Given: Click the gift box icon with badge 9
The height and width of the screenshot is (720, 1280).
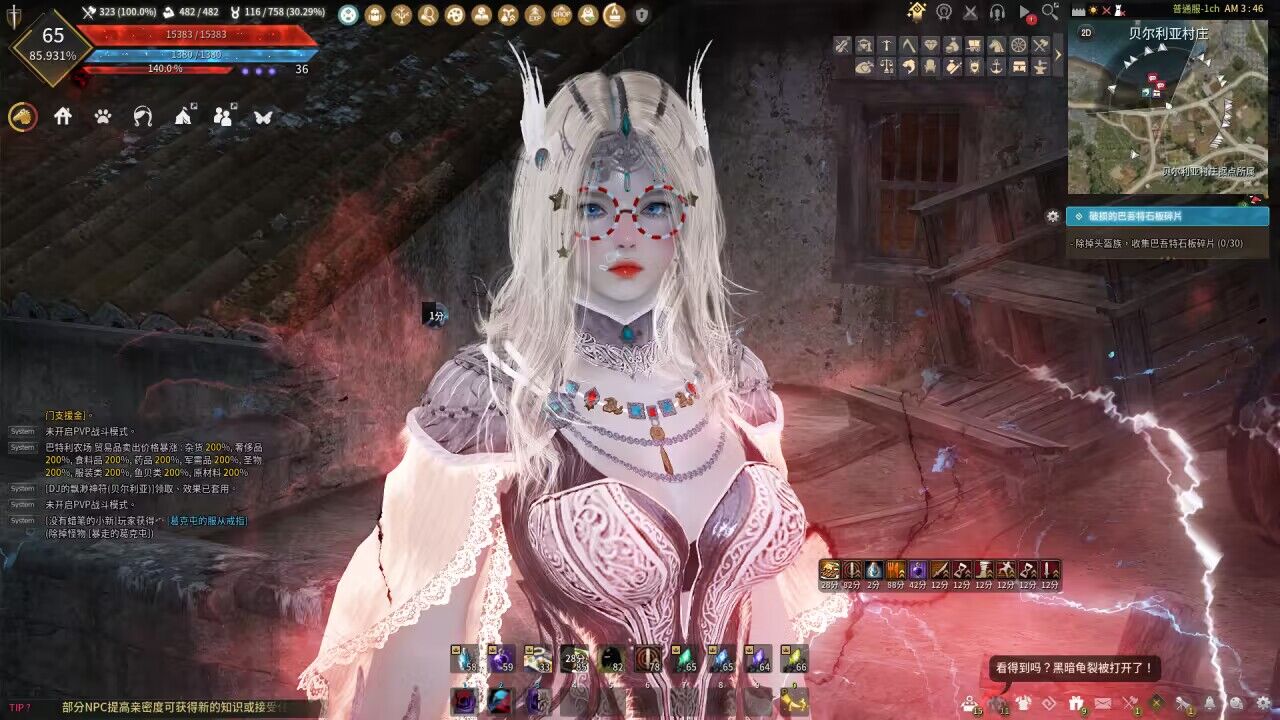Looking at the screenshot, I should 1076,703.
